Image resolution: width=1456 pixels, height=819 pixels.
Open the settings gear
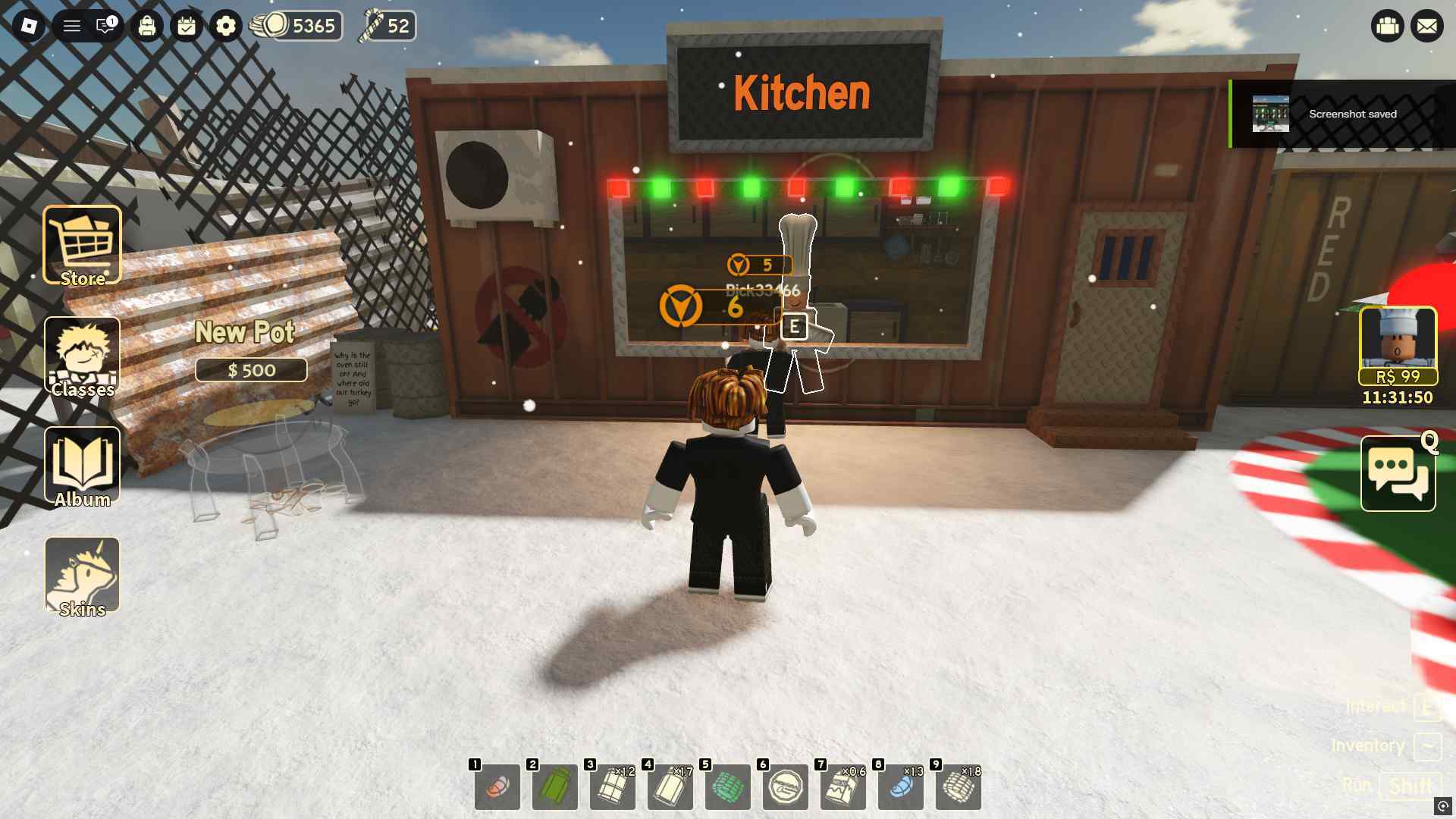(x=225, y=25)
